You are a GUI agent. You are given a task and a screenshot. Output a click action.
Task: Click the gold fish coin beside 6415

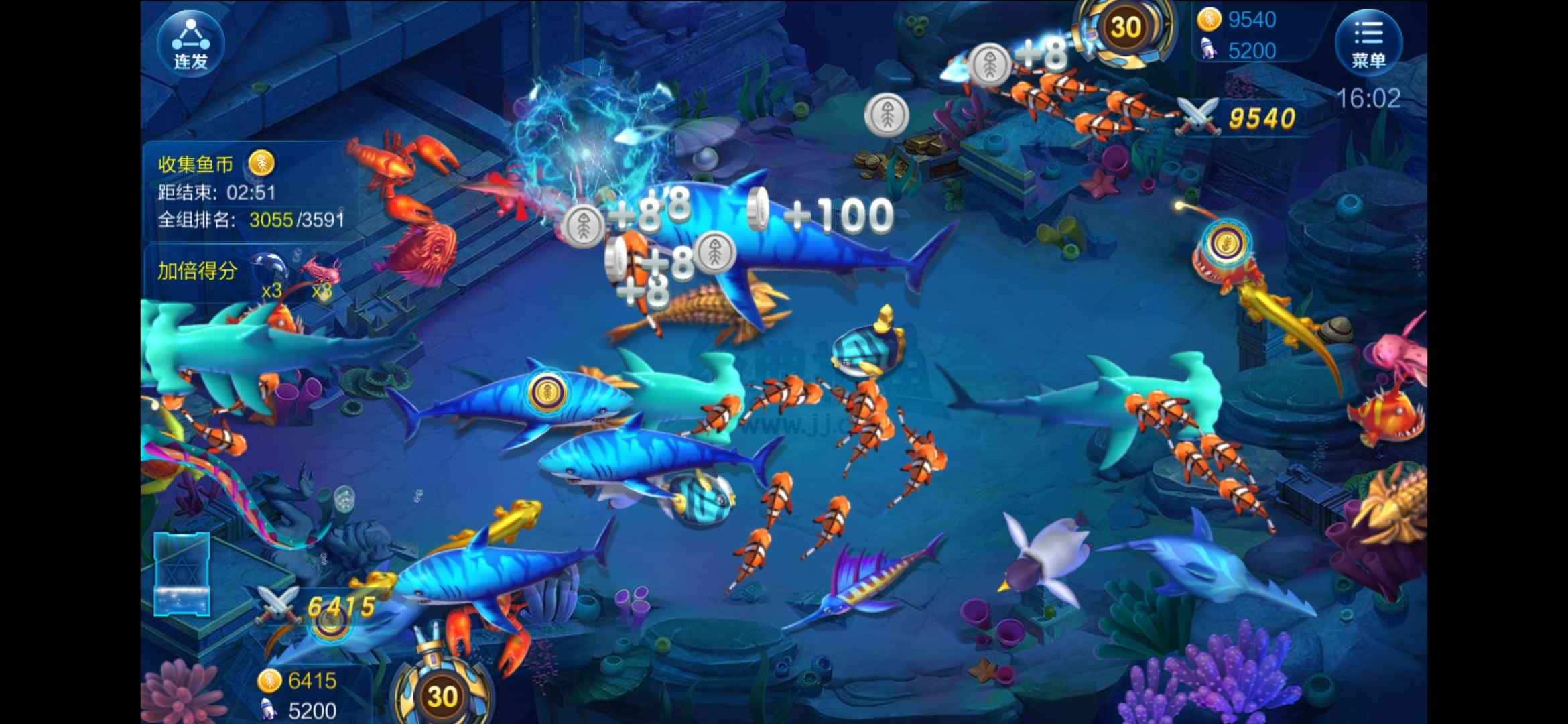(x=269, y=681)
